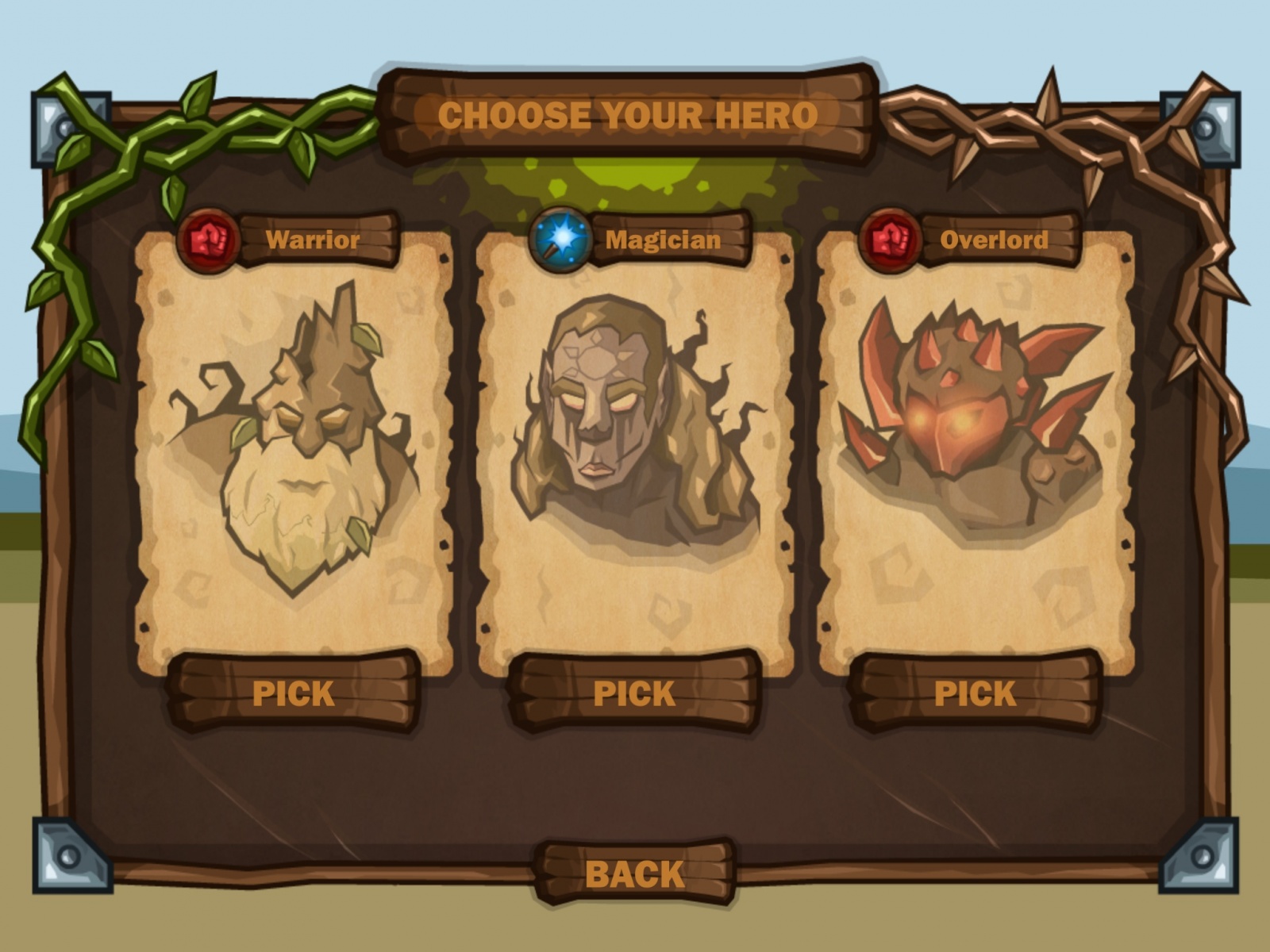Screen dimensions: 1270x952
Task: Go back using the BACK button
Action: point(634,873)
